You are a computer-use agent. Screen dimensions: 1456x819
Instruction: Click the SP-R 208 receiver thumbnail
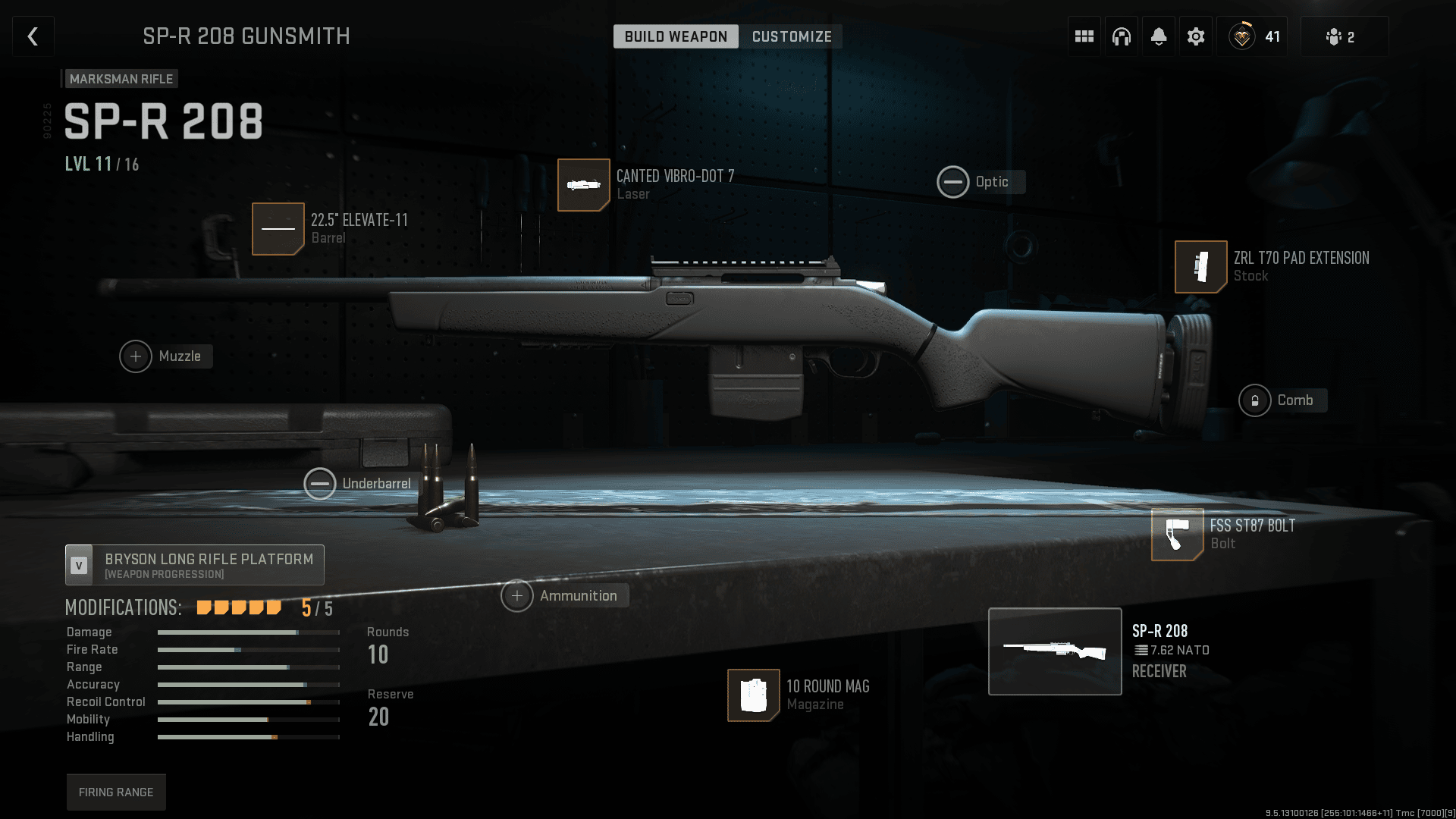tap(1055, 651)
